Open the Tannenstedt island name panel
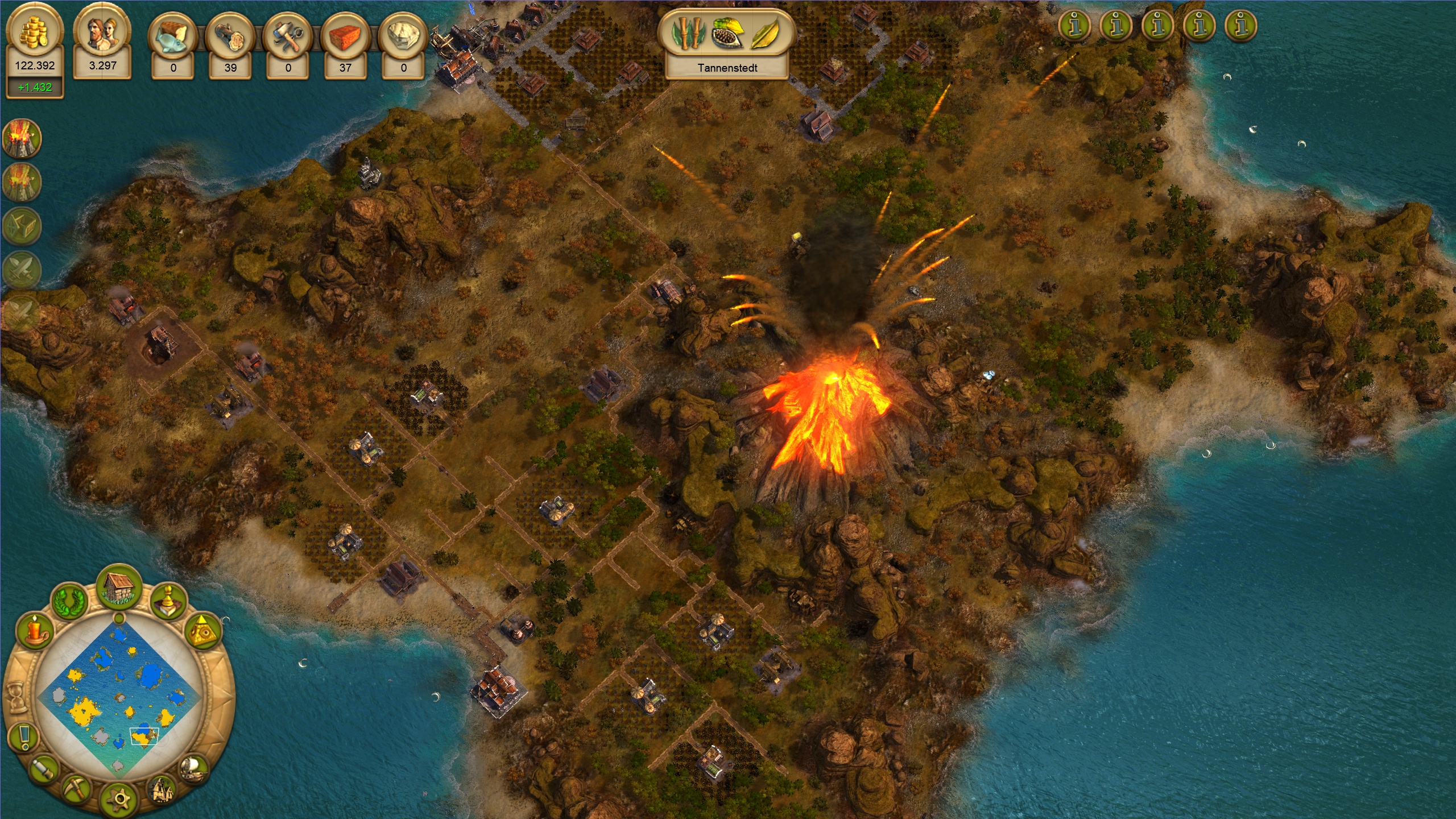The height and width of the screenshot is (819, 1456). pos(727,68)
